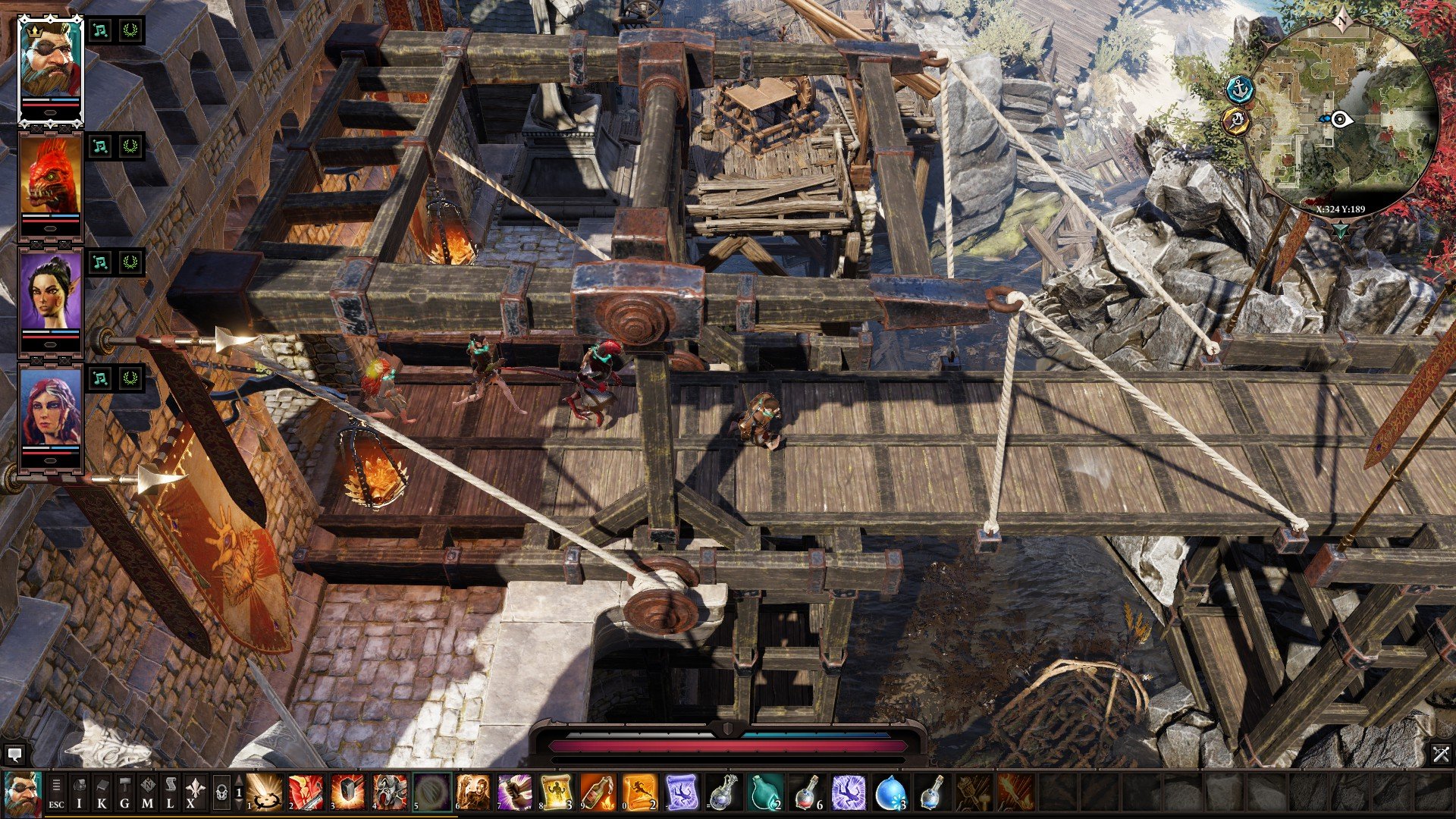This screenshot has width=1456, height=819.
Task: Open the map from the hotbar
Action: pyautogui.click(x=147, y=792)
